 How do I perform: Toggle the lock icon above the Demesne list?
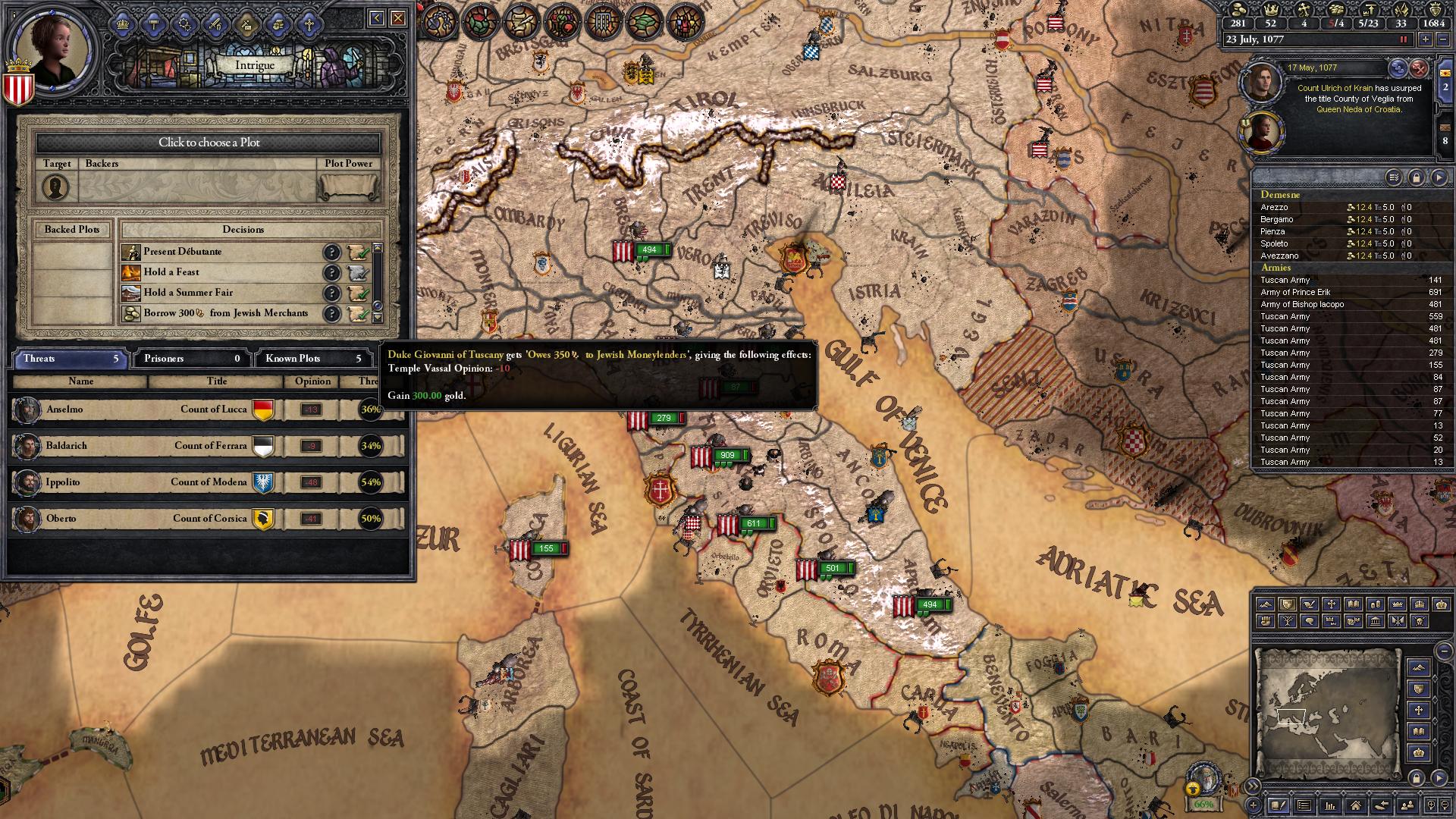[x=1415, y=177]
